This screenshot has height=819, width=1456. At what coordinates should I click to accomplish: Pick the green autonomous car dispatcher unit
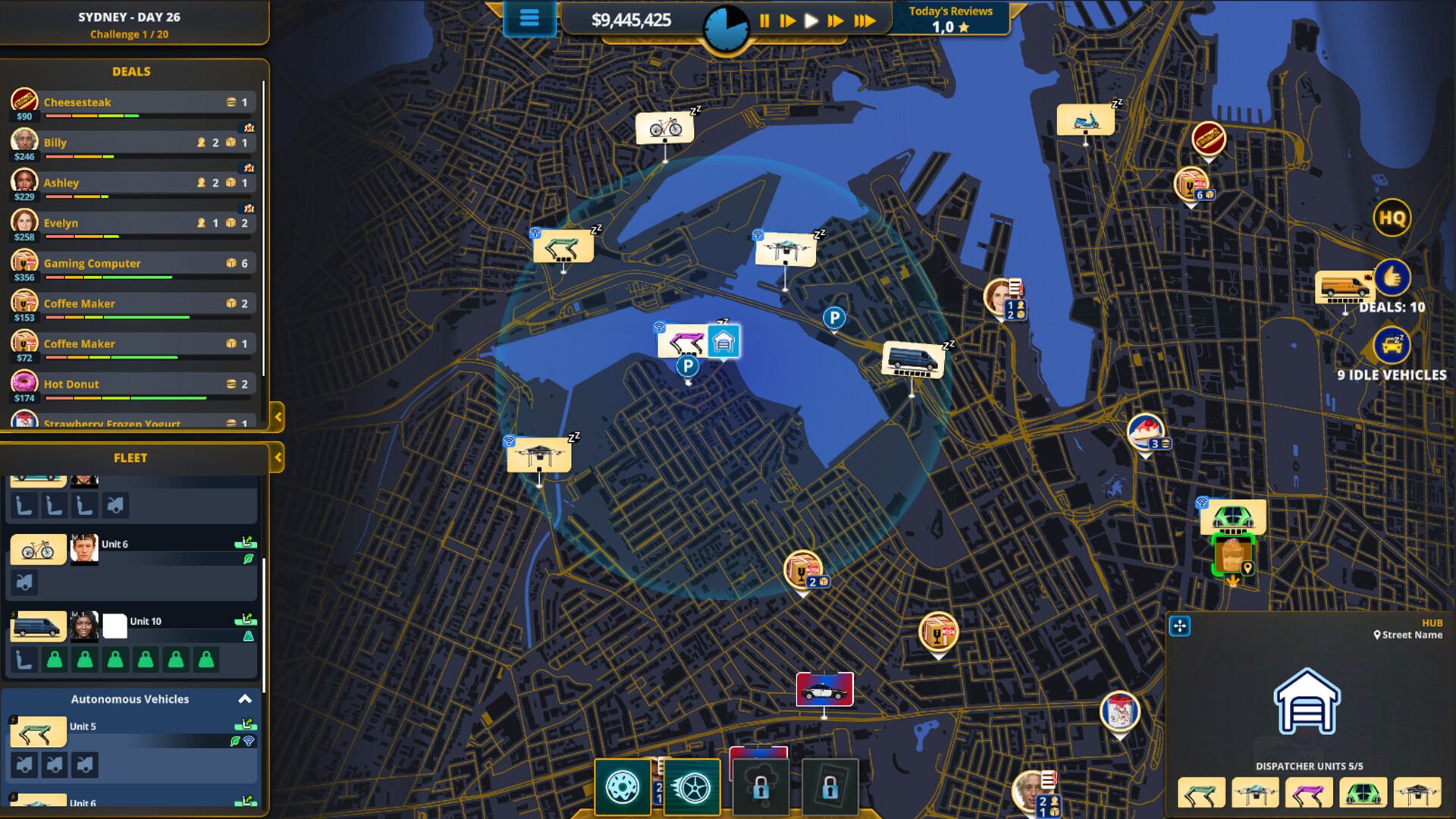click(x=1362, y=793)
